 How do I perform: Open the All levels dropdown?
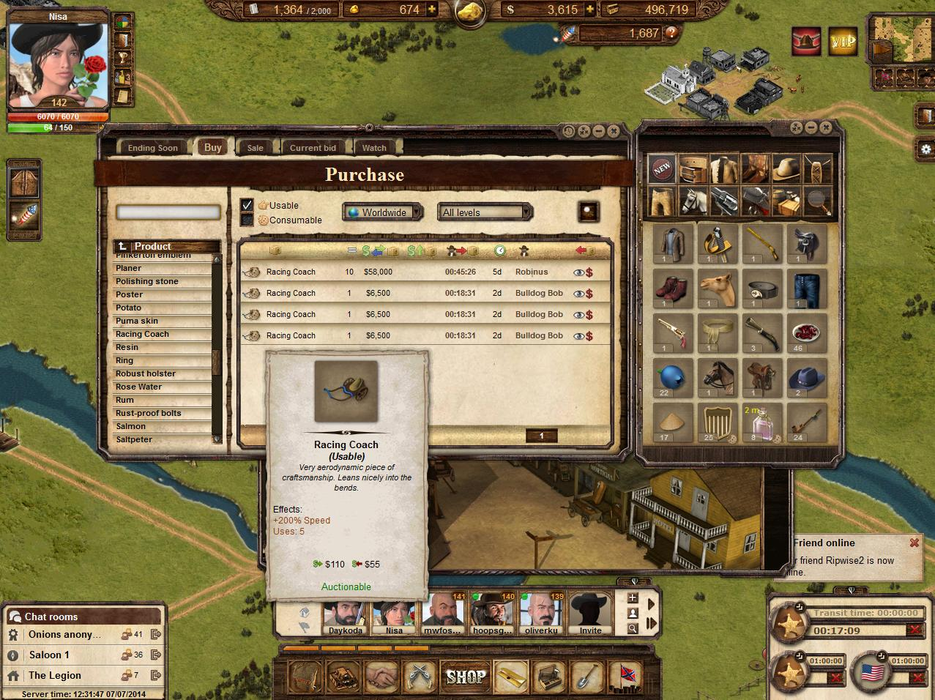pos(485,212)
